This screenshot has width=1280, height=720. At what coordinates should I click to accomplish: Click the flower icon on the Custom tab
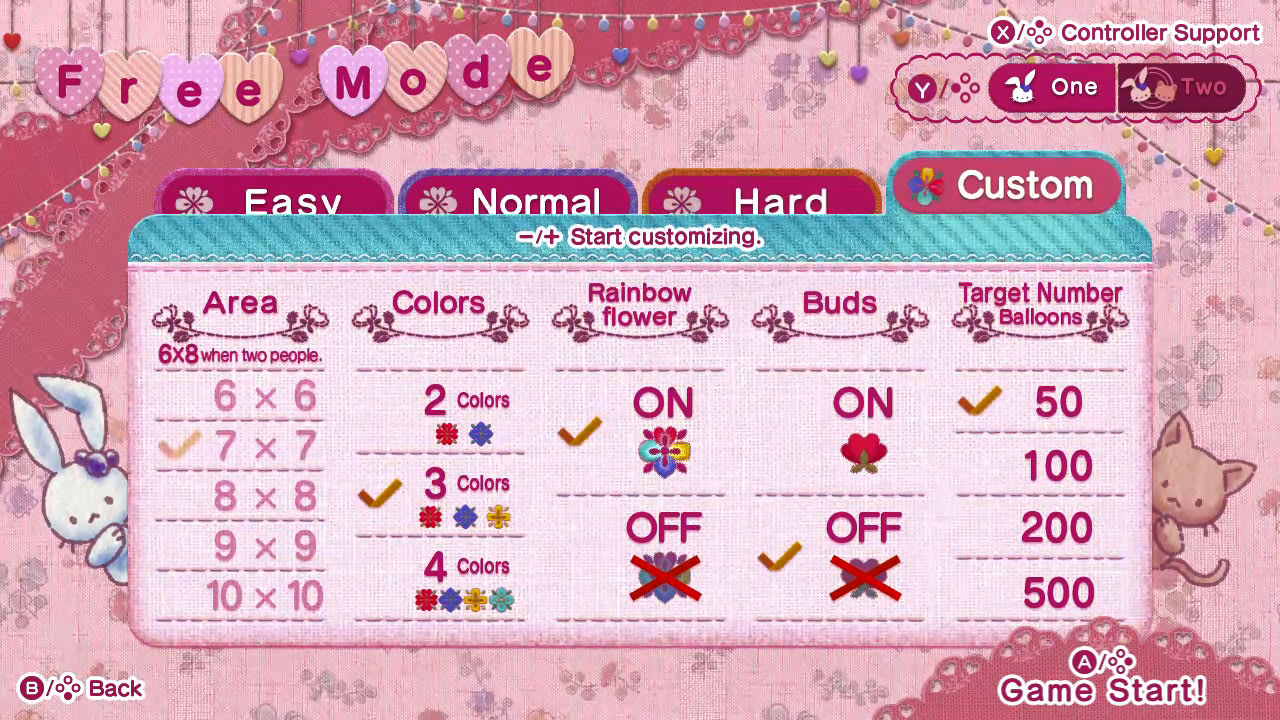pyautogui.click(x=929, y=184)
